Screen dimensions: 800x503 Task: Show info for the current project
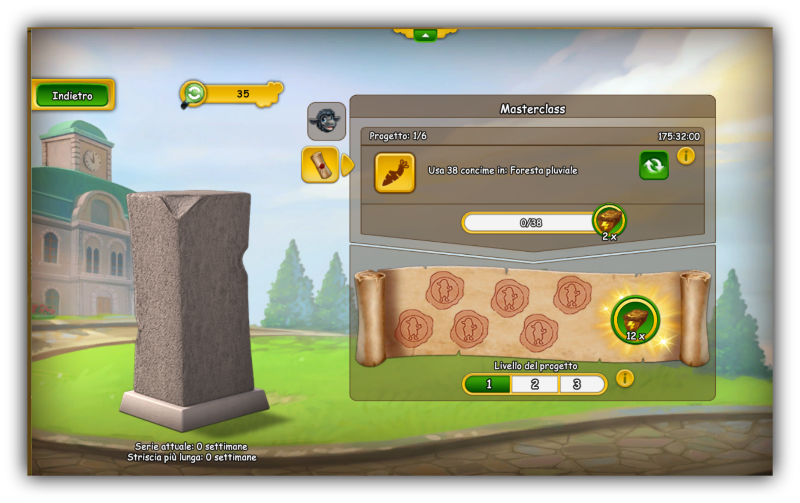pyautogui.click(x=686, y=156)
